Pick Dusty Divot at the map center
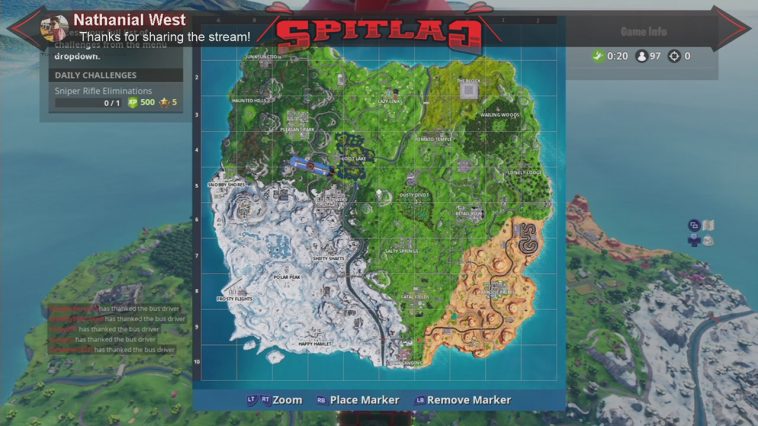 tap(413, 194)
